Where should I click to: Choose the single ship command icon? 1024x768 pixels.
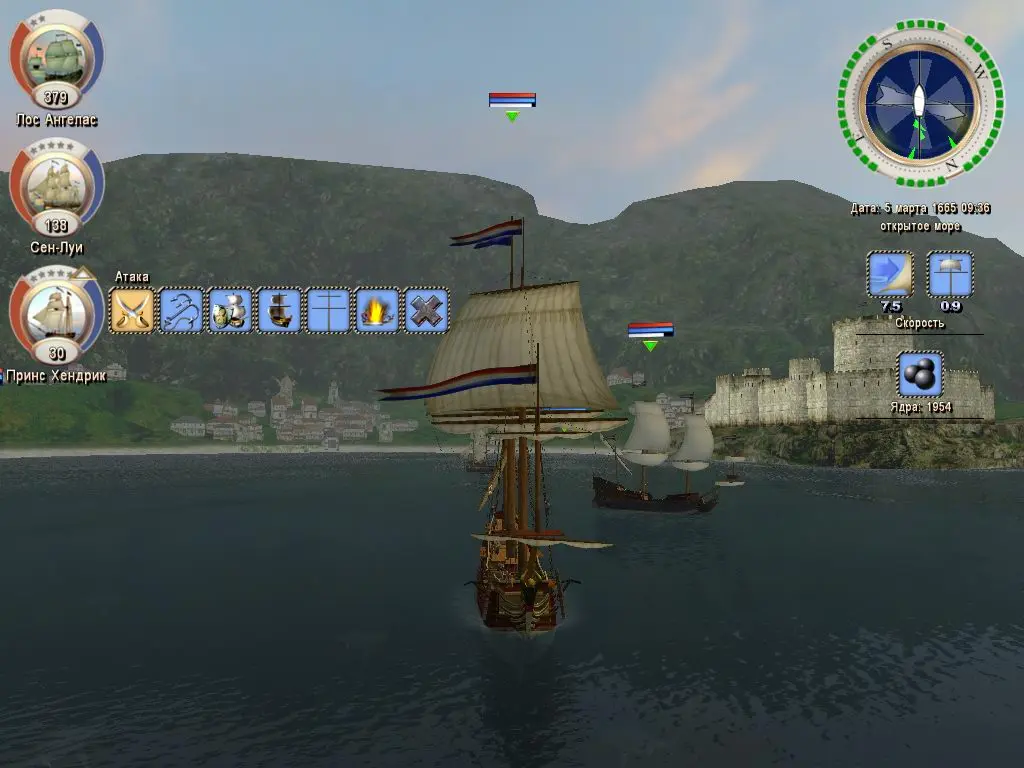(279, 310)
